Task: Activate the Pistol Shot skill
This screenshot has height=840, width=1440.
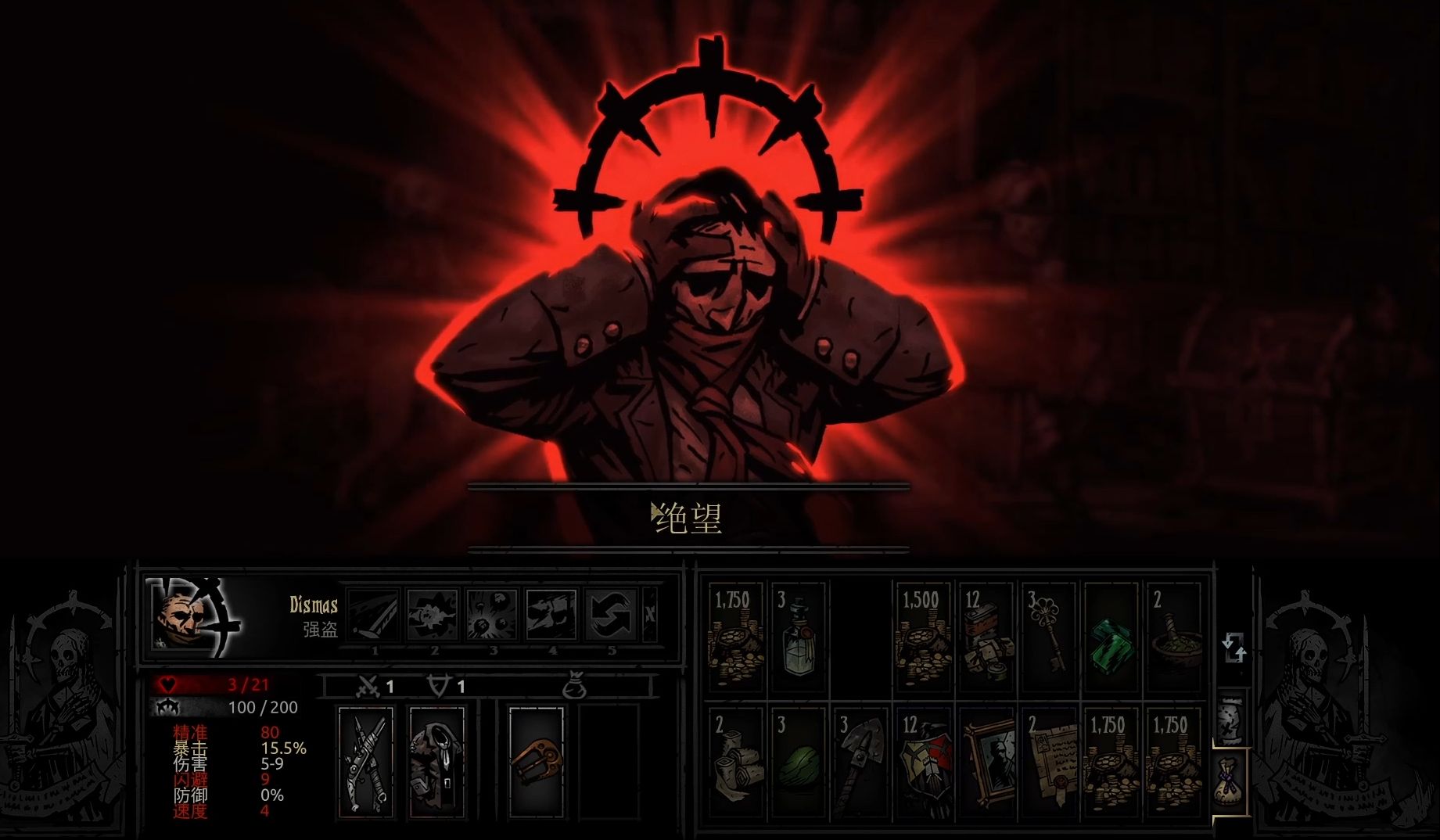Action: (x=433, y=615)
